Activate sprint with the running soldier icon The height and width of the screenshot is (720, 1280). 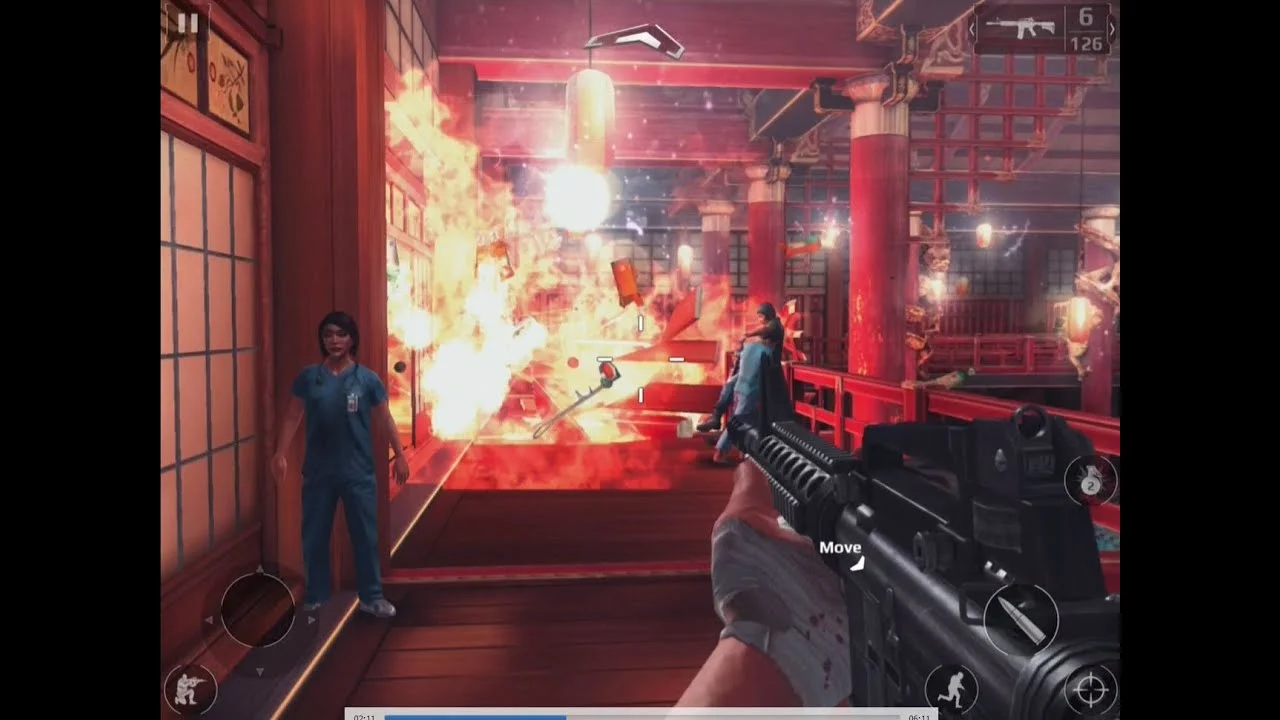(950, 689)
